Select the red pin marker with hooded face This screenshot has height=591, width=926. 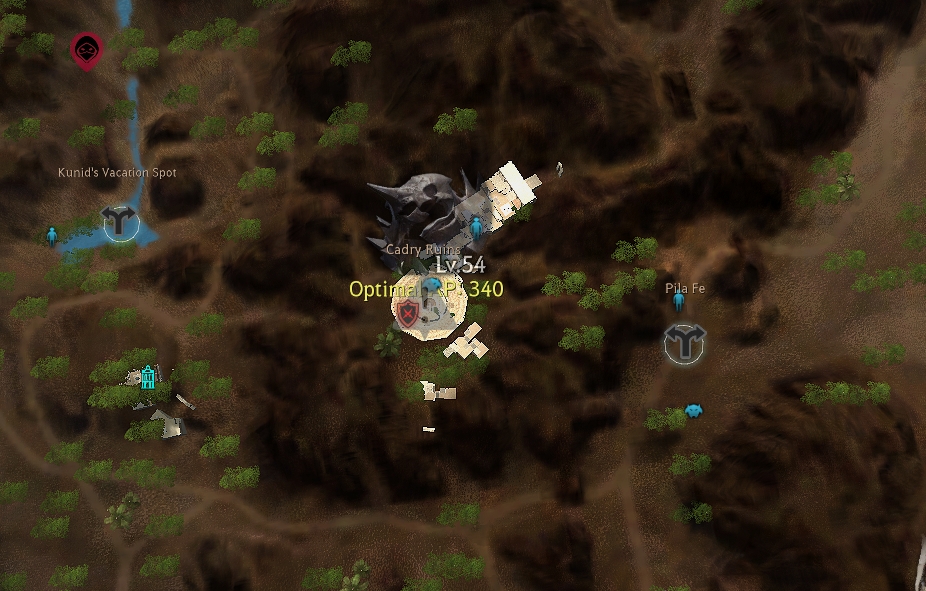(86, 50)
